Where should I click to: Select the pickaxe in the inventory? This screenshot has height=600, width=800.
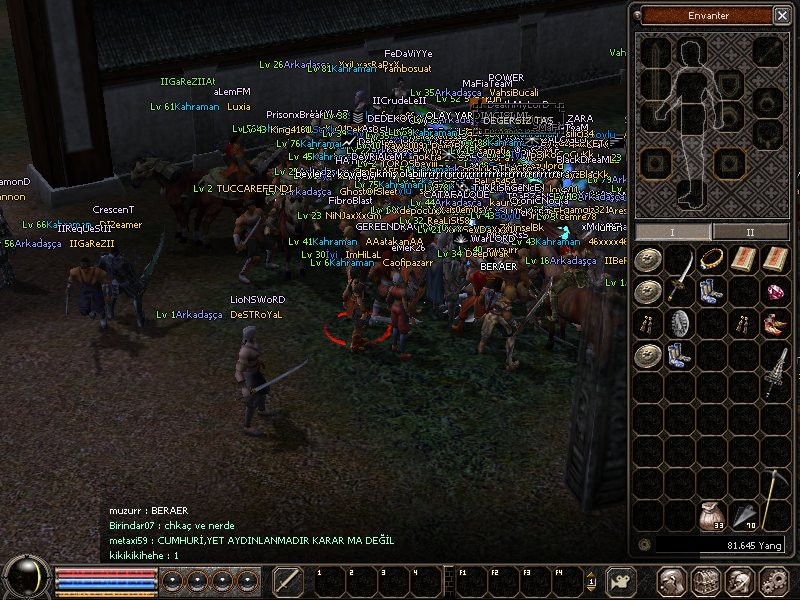click(x=775, y=500)
